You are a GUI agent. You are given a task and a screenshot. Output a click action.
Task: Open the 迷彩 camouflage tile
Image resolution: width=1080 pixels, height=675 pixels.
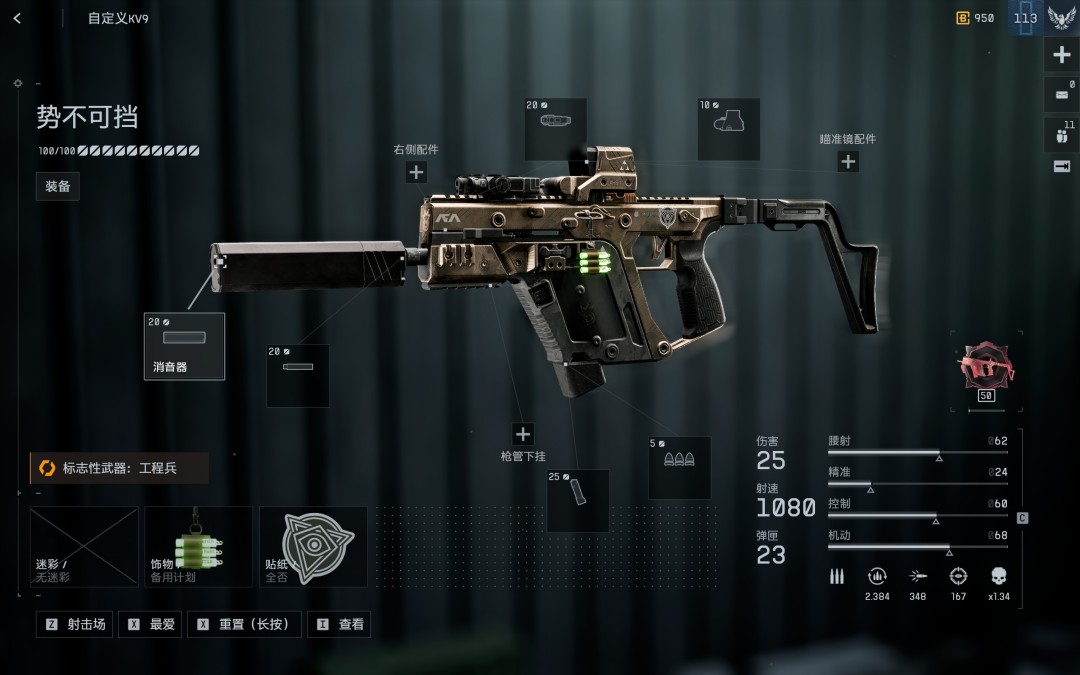pos(84,546)
